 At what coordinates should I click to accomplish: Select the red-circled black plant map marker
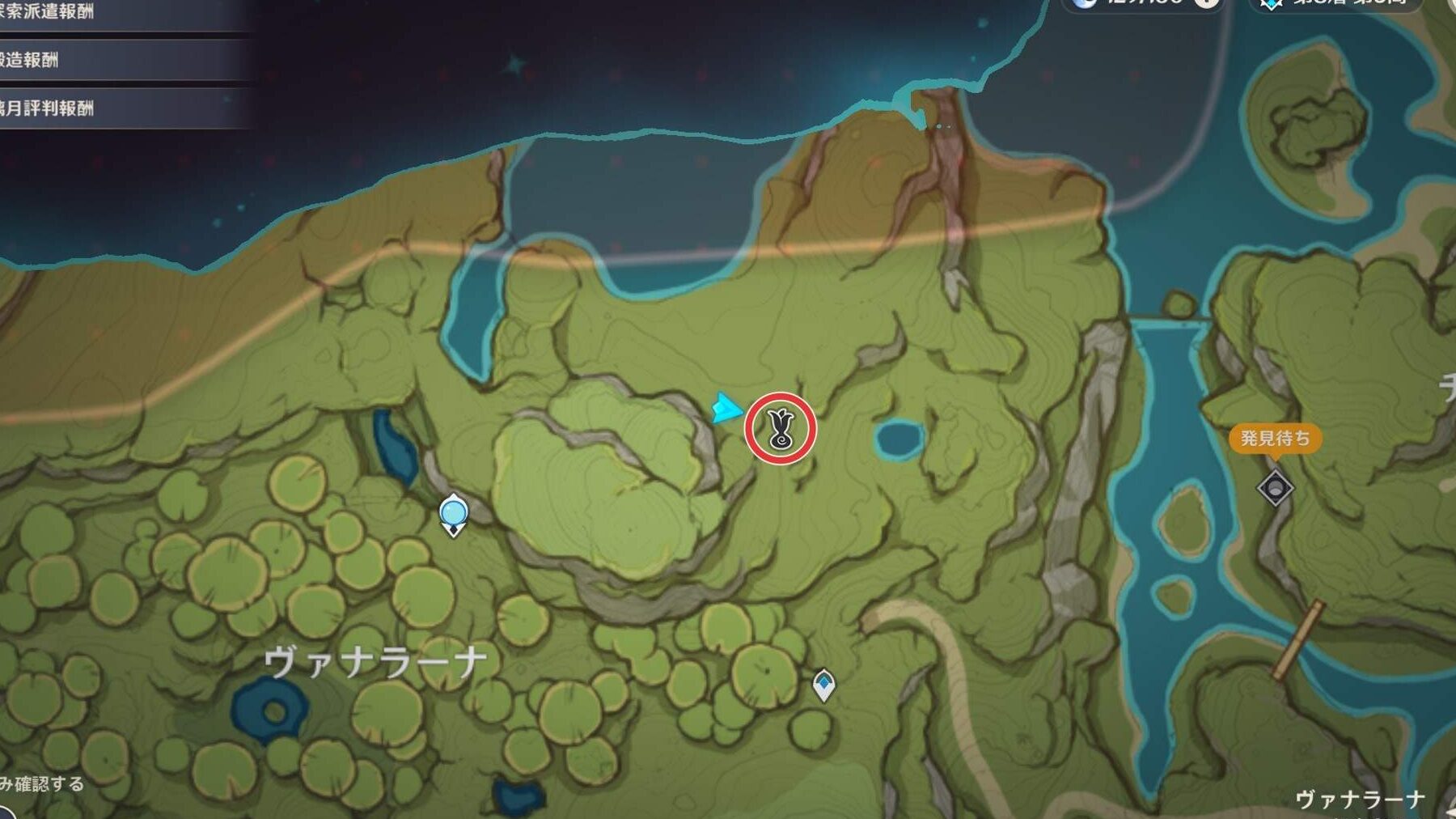(x=781, y=428)
